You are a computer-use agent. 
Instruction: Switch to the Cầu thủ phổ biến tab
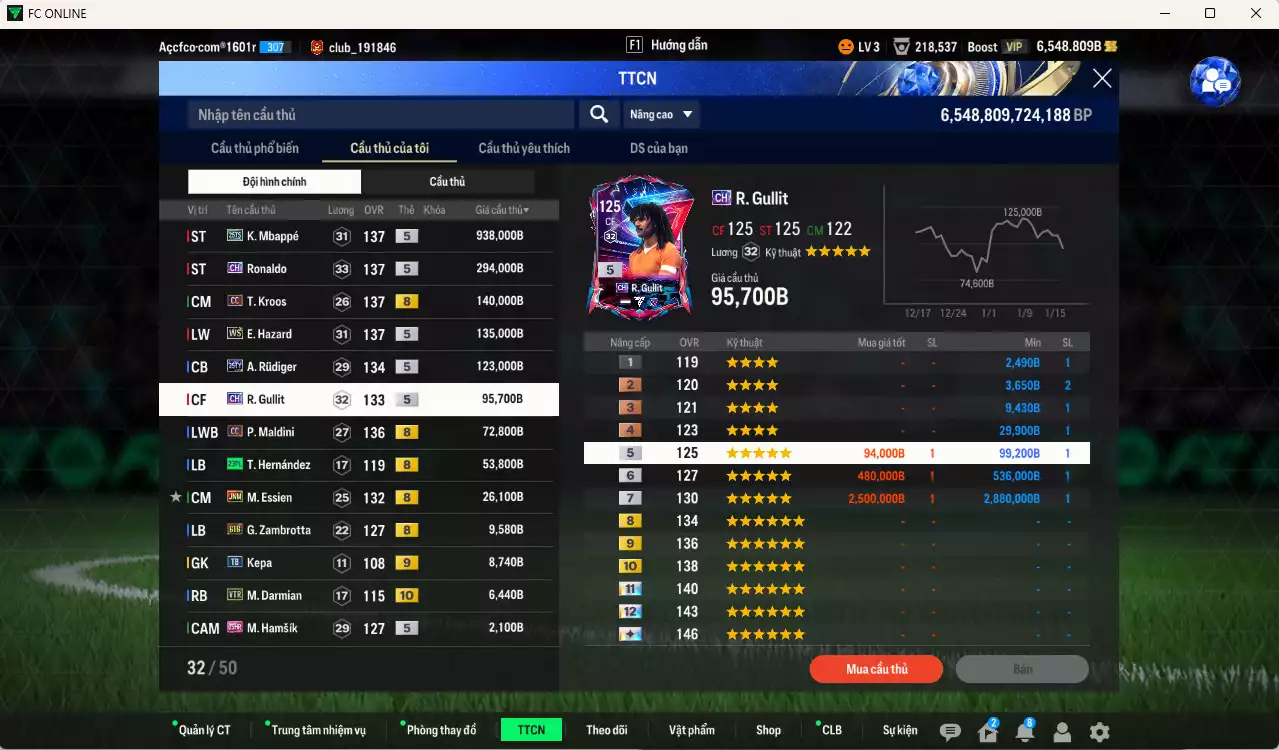pos(254,148)
